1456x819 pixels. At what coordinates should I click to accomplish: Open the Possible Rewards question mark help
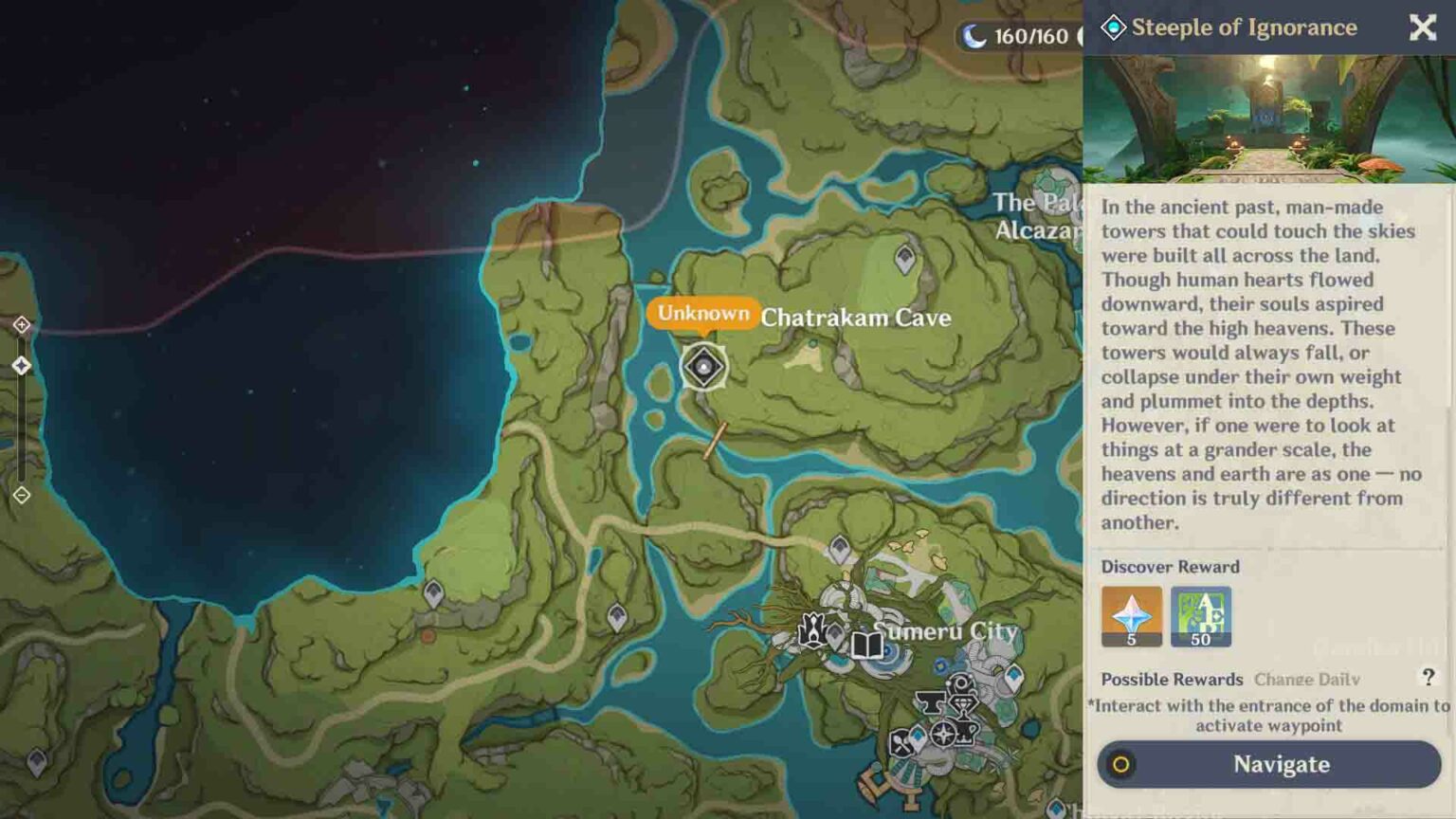(1428, 677)
